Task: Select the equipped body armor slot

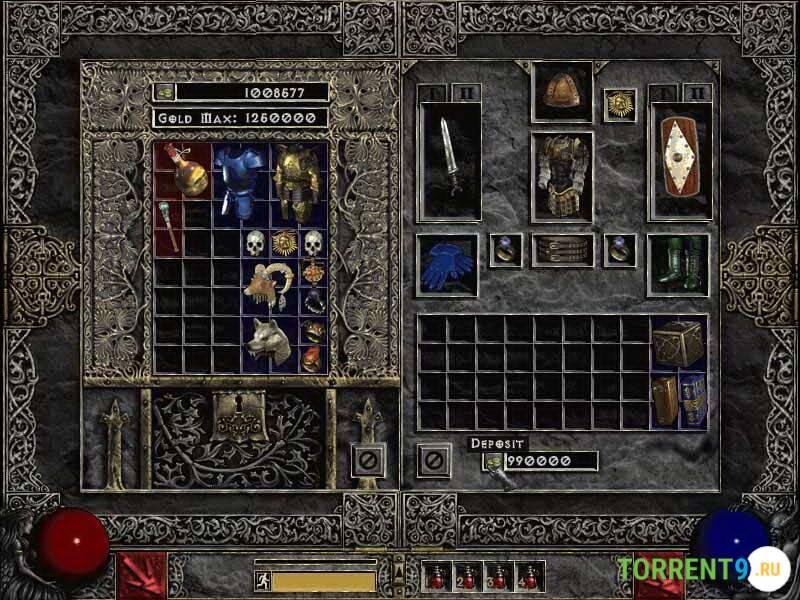Action: (x=561, y=175)
